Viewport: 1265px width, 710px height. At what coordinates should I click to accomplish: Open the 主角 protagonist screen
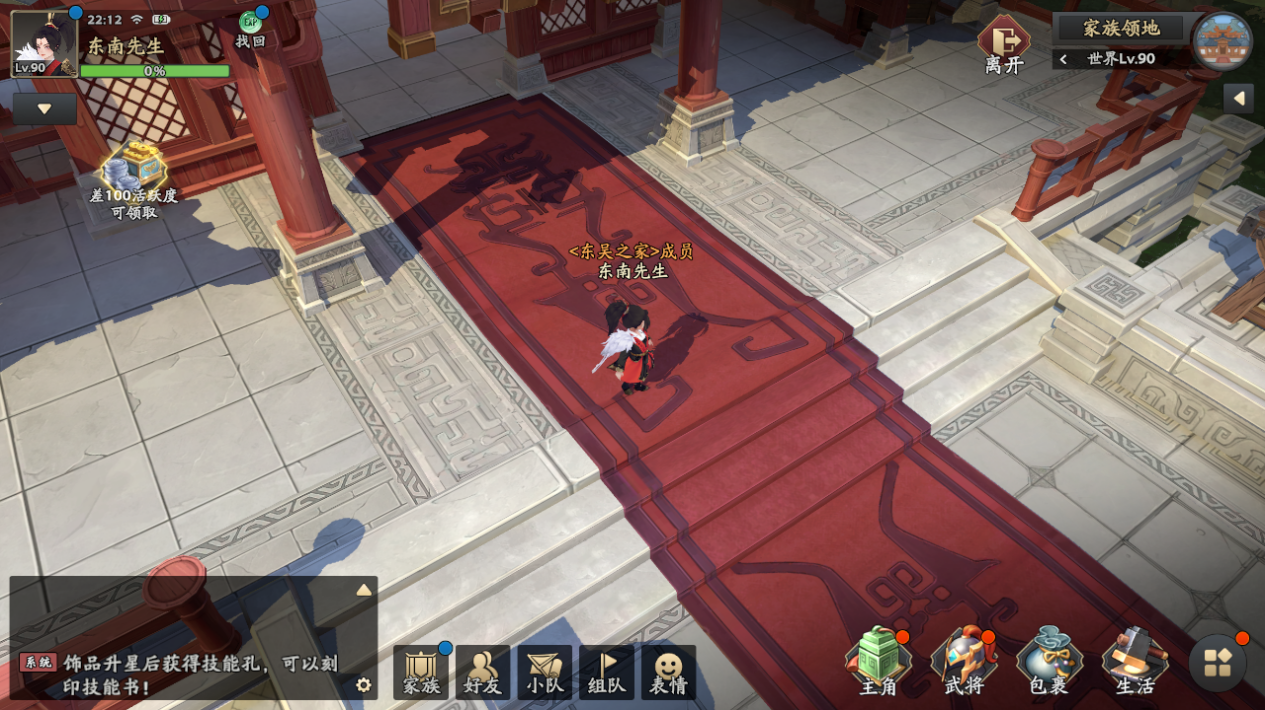pos(878,662)
